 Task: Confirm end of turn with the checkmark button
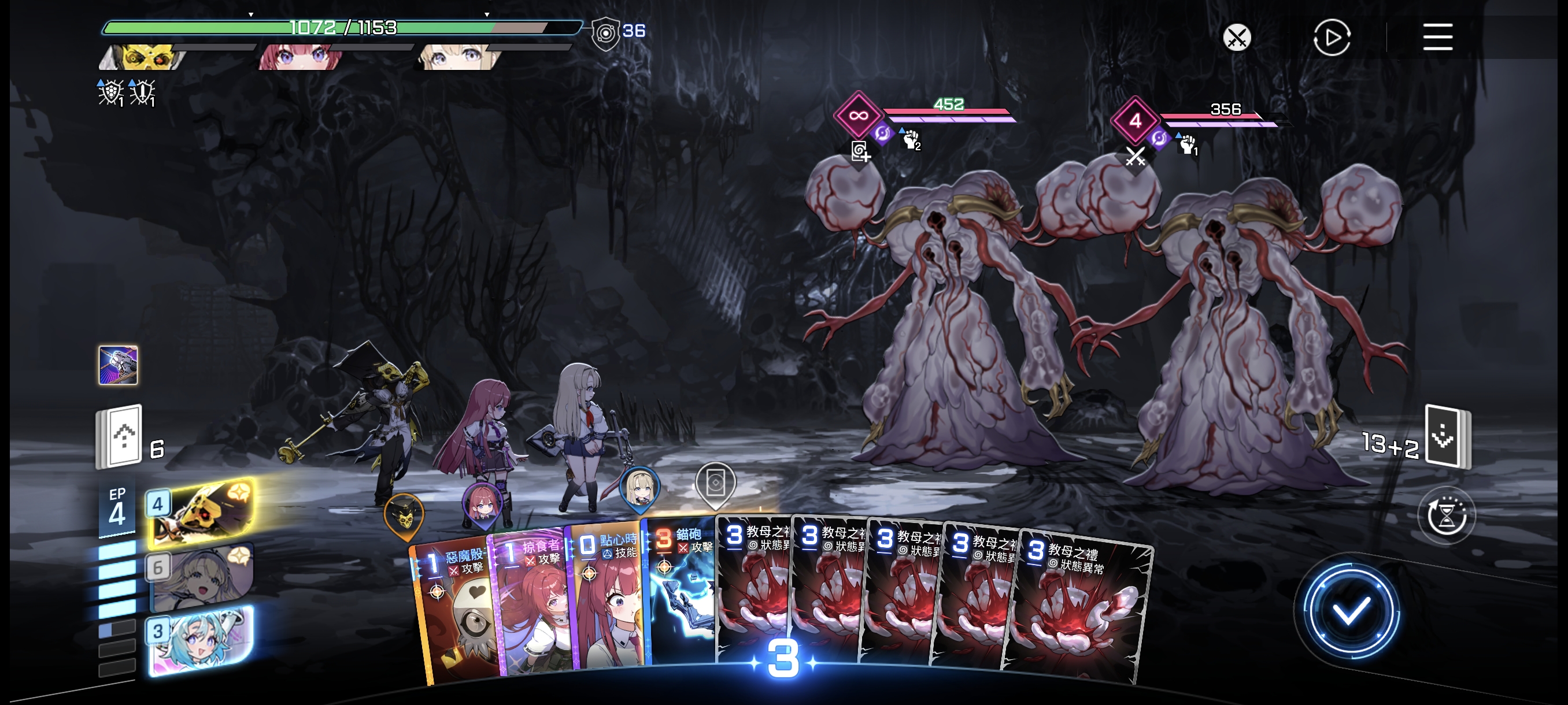pos(1351,610)
